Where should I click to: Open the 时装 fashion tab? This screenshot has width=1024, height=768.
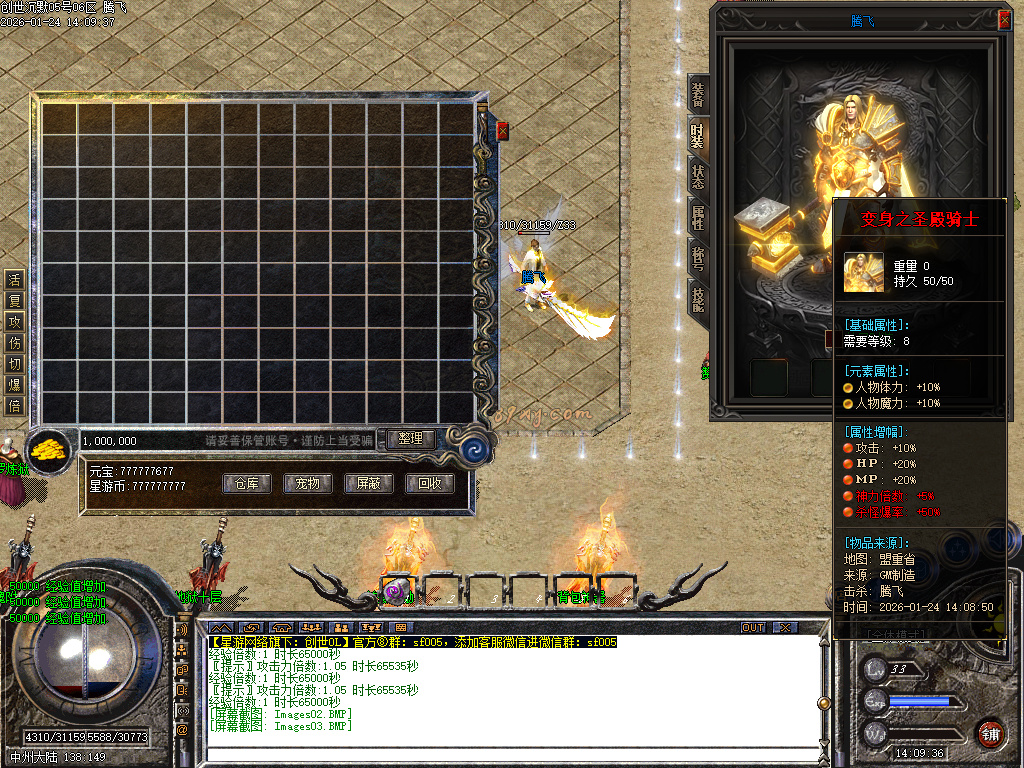698,137
